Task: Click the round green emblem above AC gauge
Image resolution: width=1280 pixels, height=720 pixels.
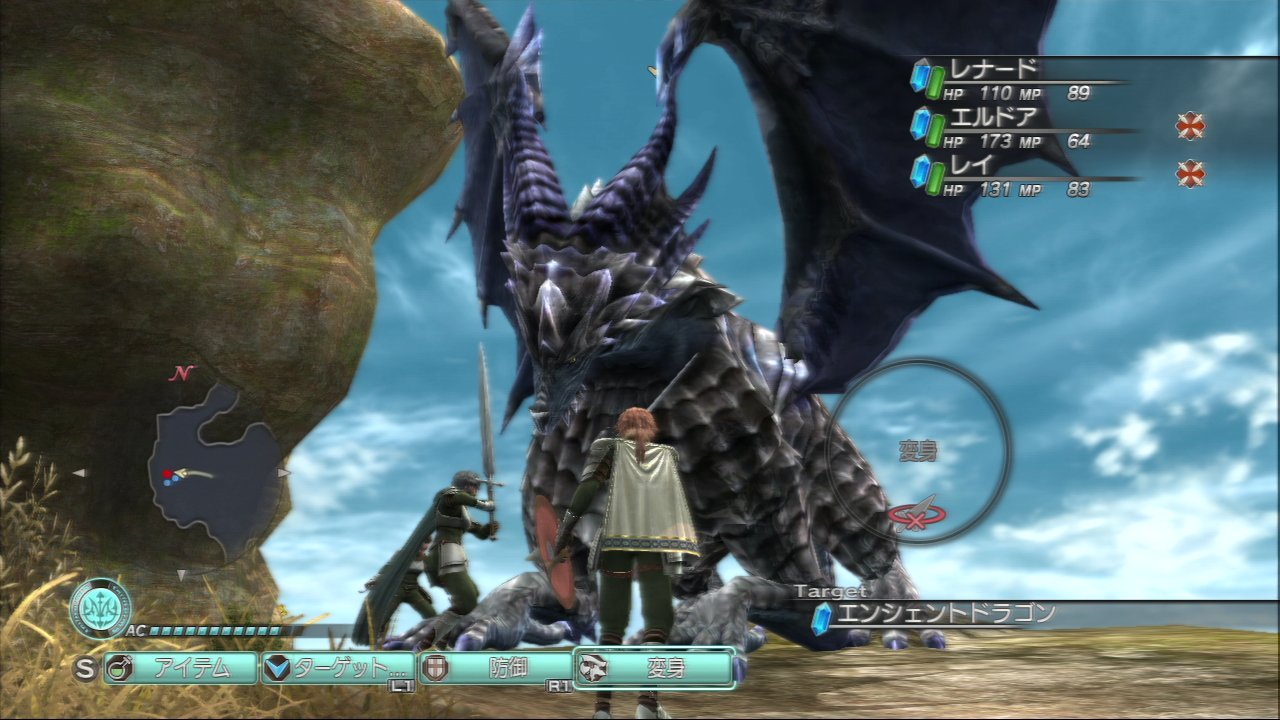Action: [x=100, y=608]
